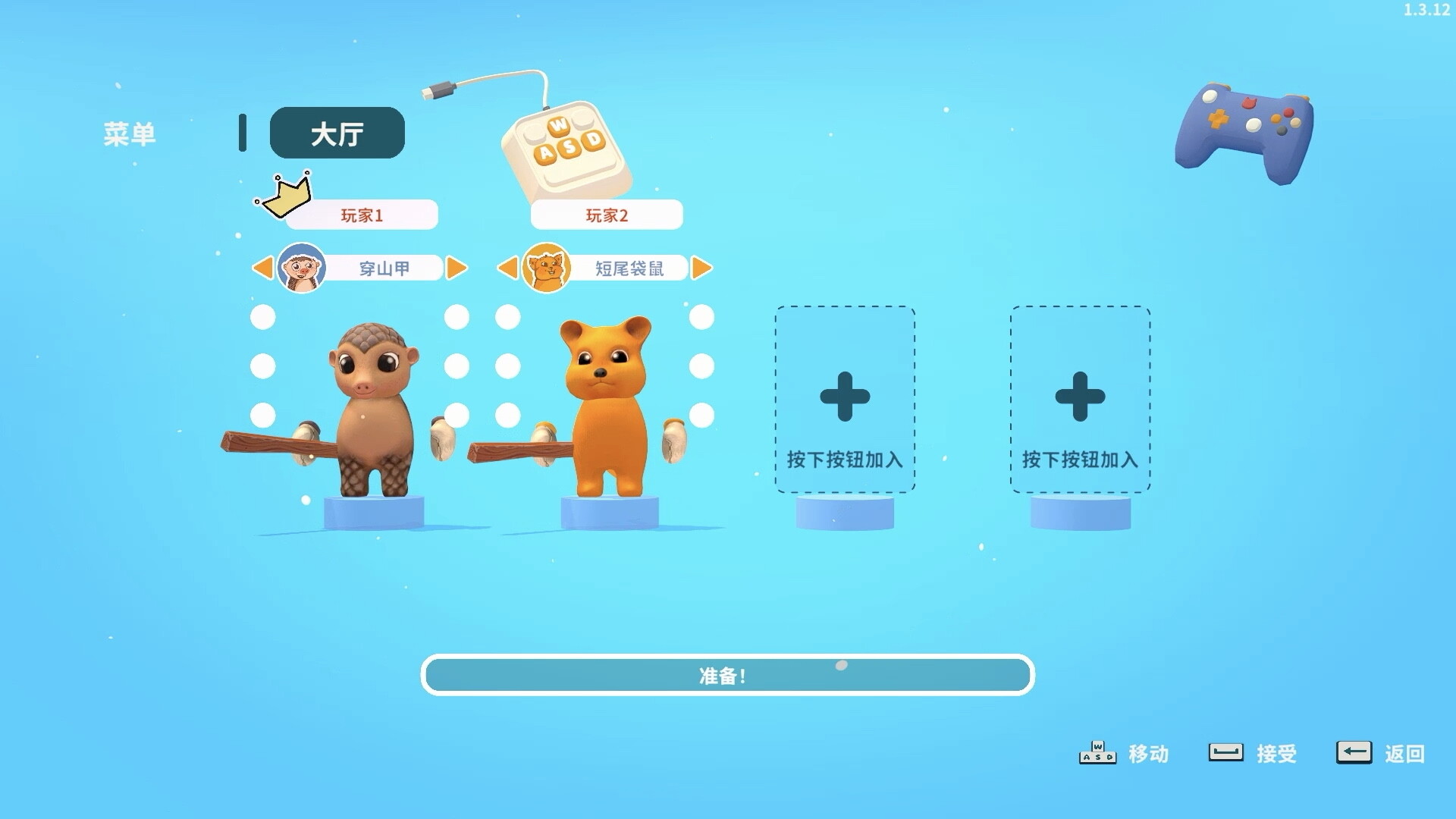This screenshot has height=819, width=1456.
Task: Select the pangolin avatar icon
Action: pos(300,267)
